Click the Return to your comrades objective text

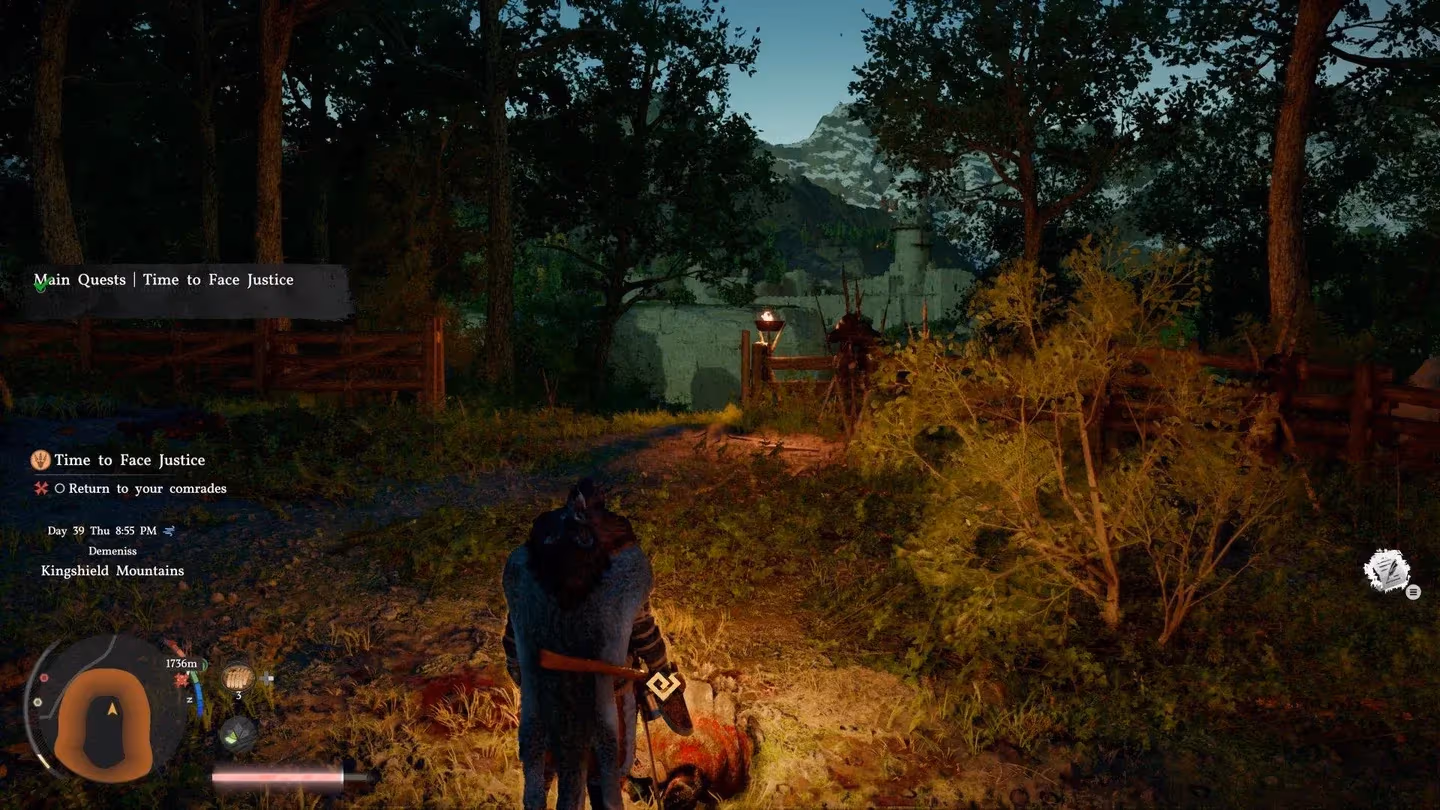click(146, 488)
